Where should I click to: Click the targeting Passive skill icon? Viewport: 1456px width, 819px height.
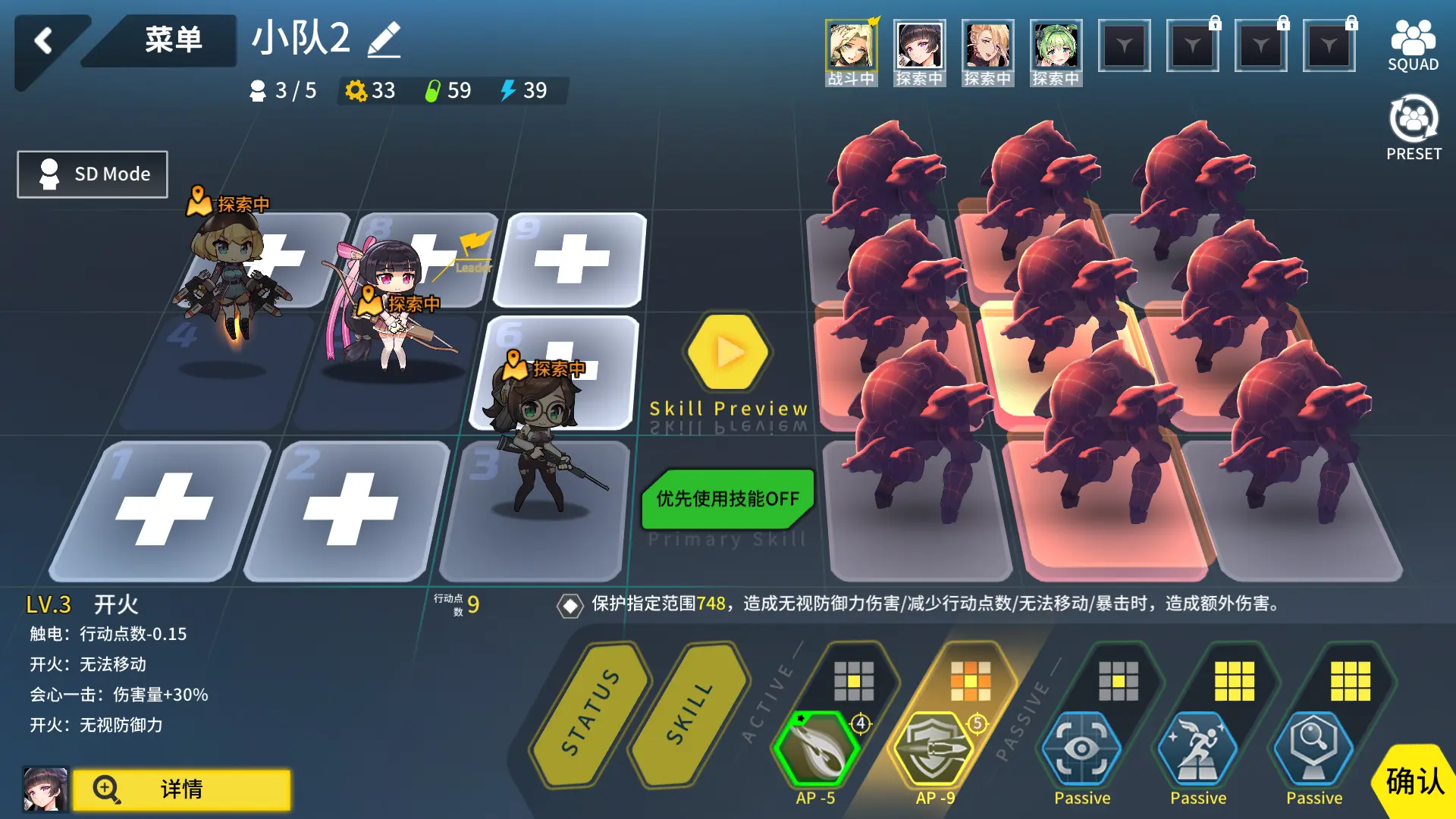(1083, 747)
